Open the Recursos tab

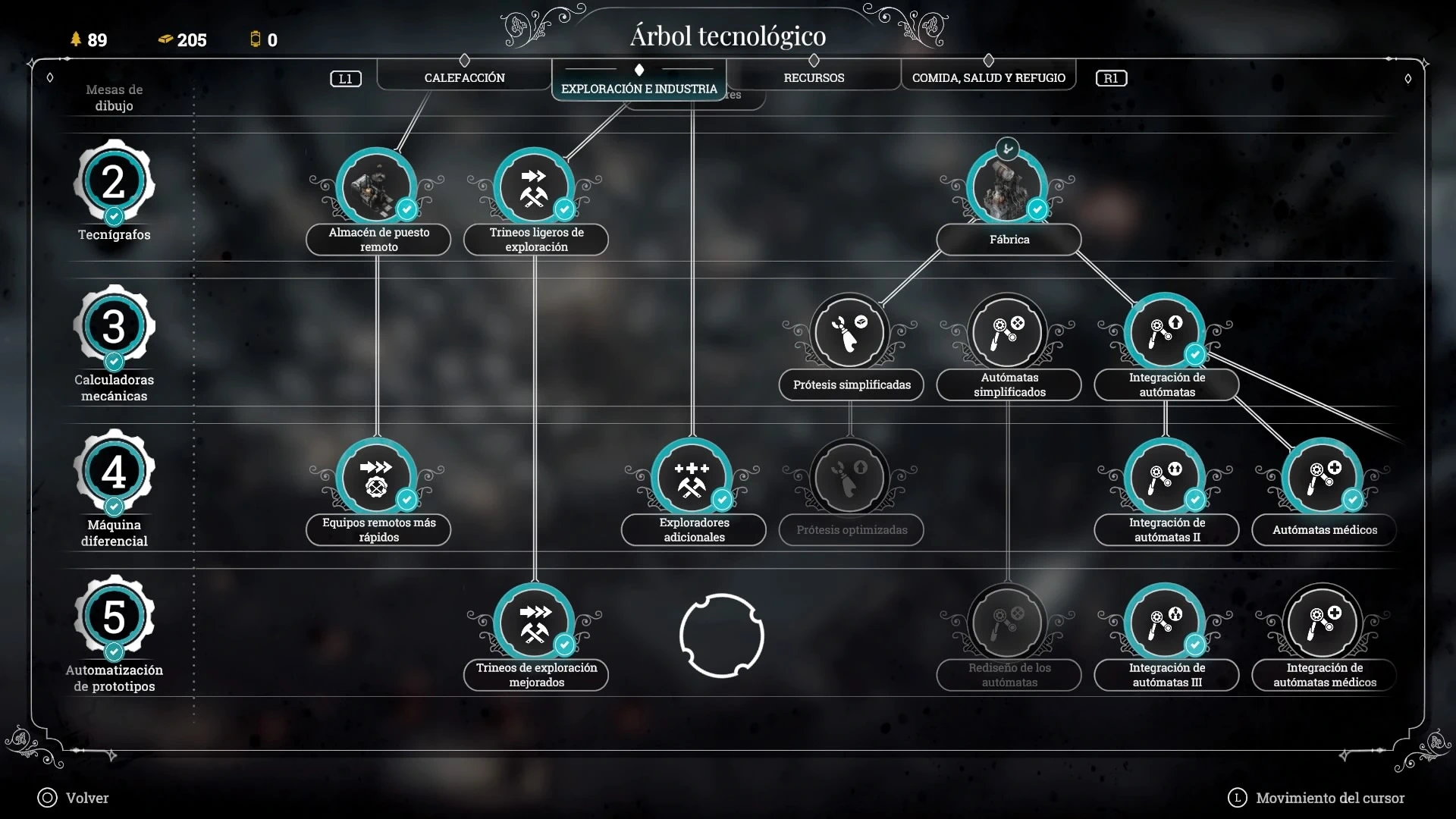click(814, 77)
